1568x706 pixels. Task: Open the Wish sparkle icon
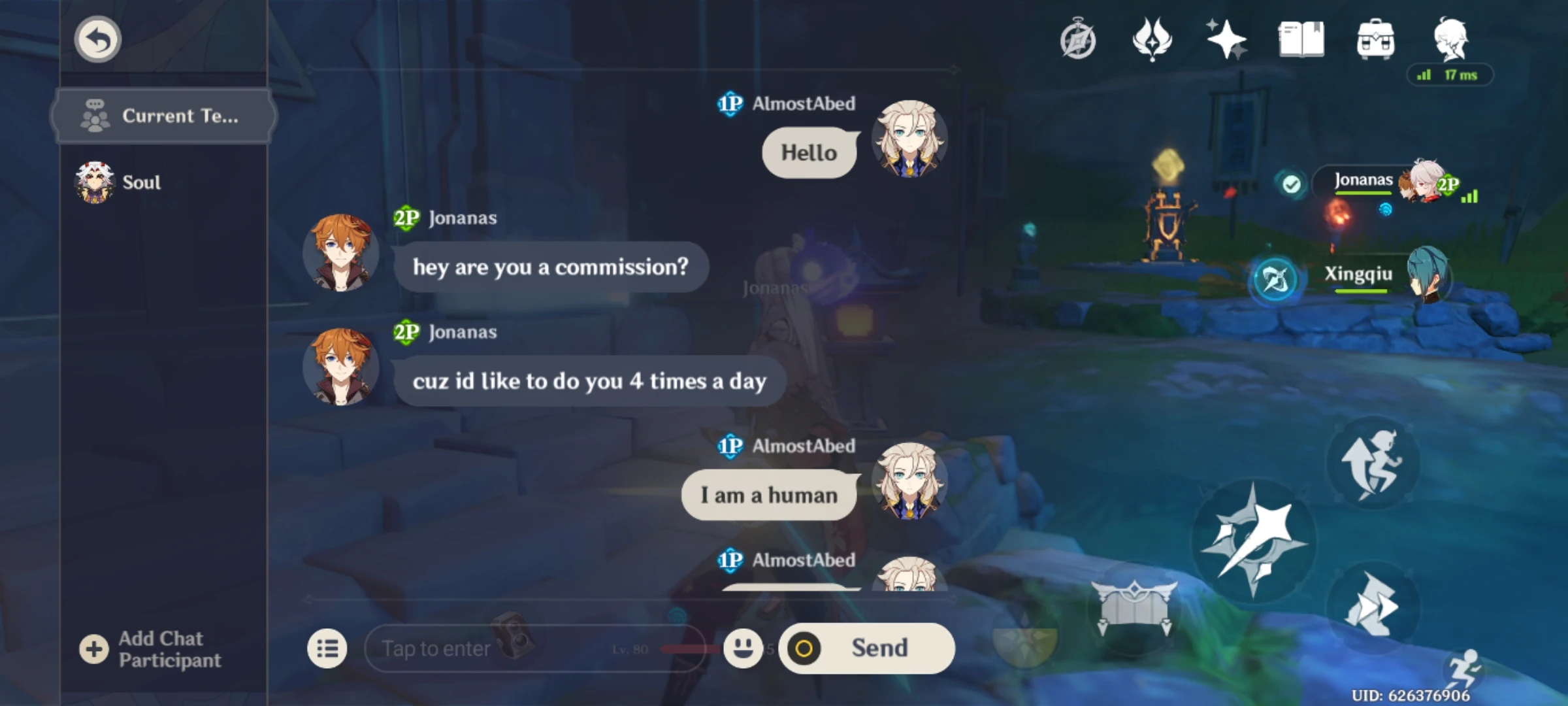coord(1227,41)
